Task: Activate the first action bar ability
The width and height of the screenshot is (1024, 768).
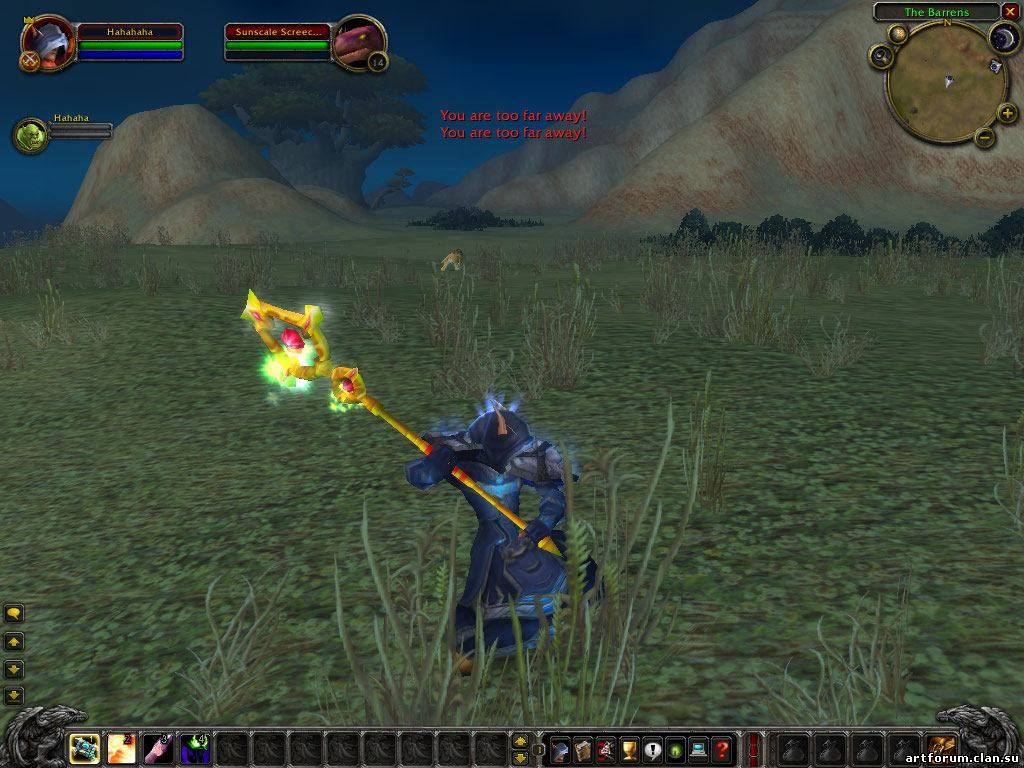Action: 84,748
